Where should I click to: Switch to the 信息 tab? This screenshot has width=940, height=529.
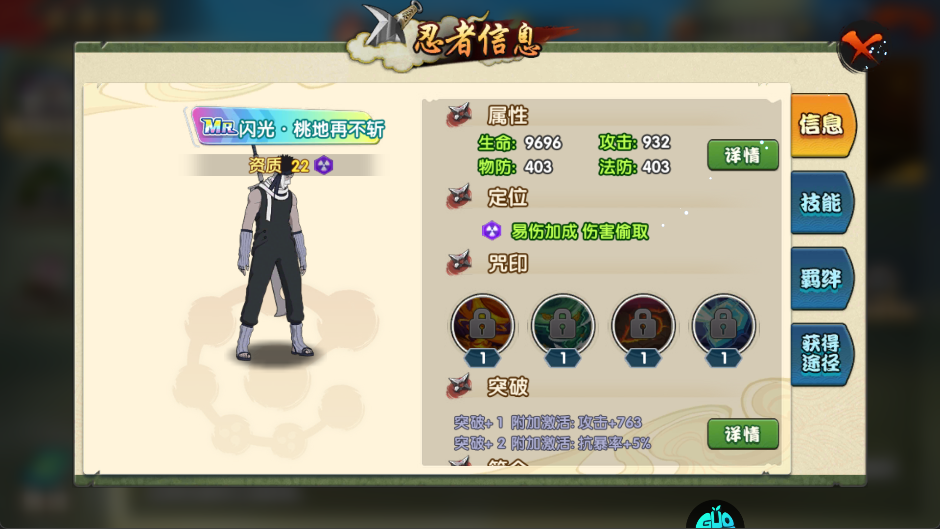821,125
